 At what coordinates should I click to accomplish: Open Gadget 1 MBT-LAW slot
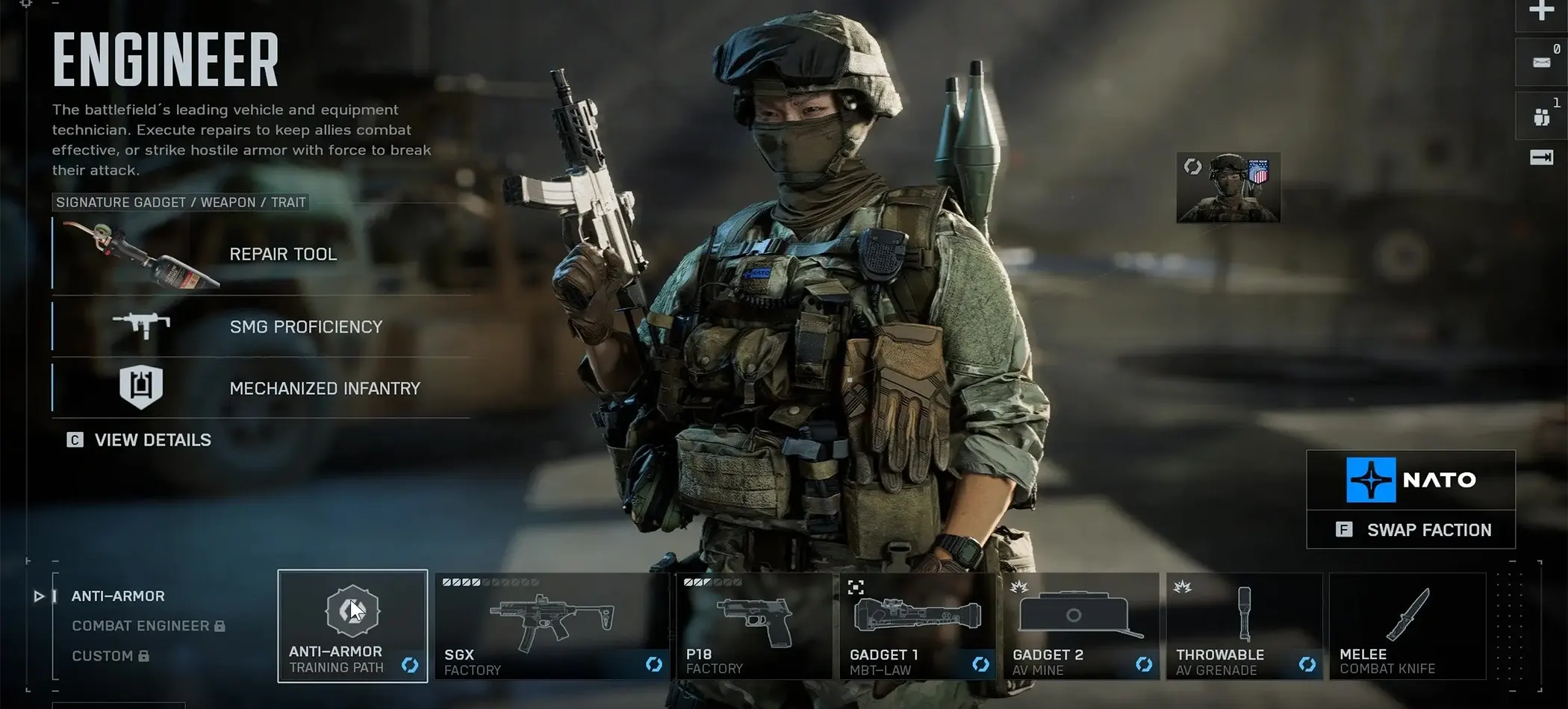(917, 625)
